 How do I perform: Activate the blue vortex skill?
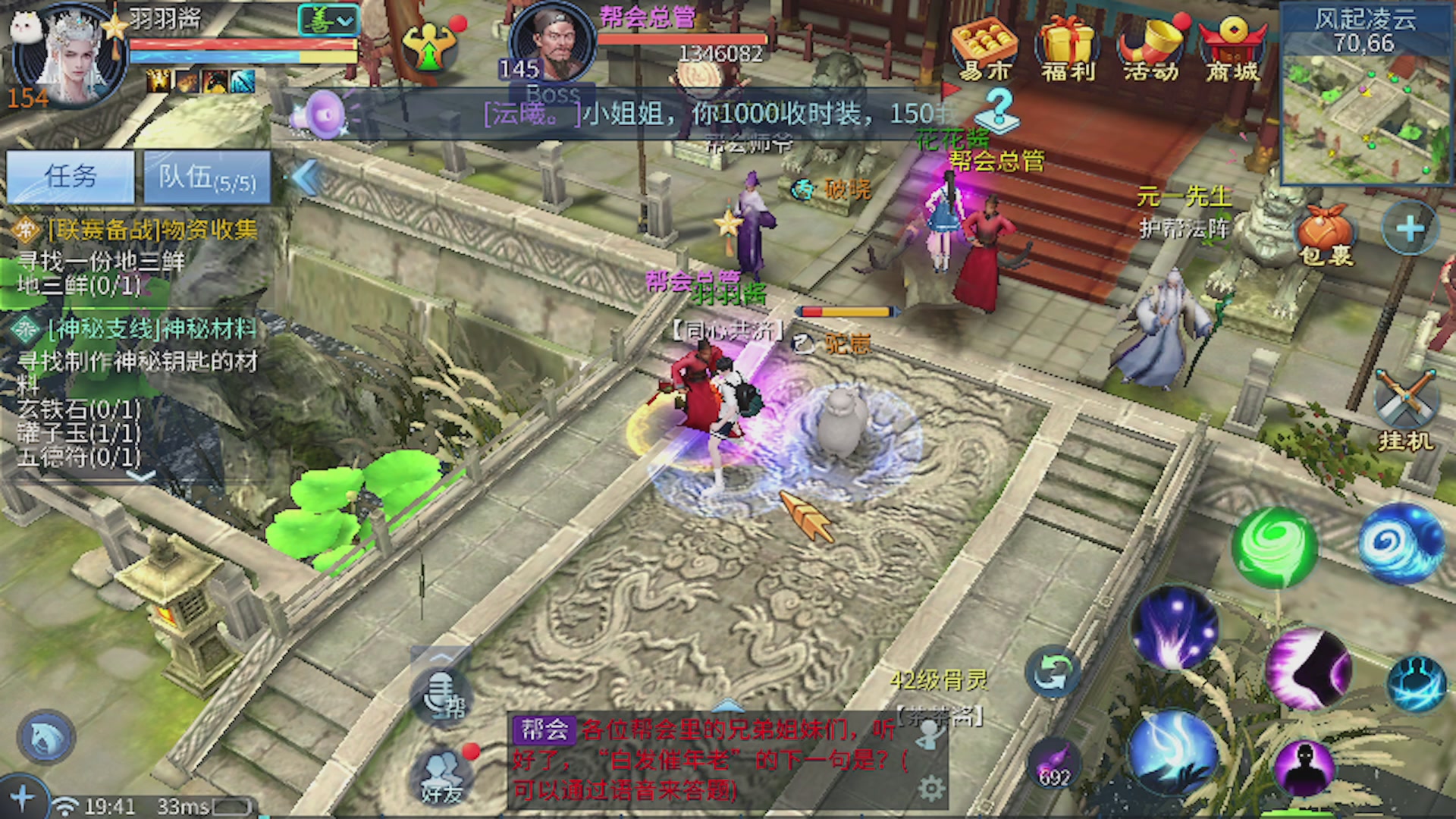(1401, 543)
